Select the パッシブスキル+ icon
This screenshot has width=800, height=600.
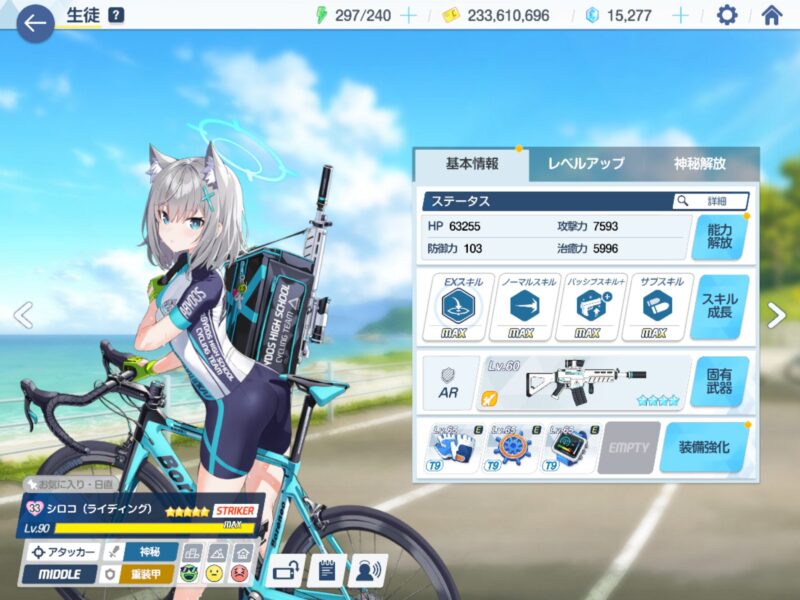point(587,307)
